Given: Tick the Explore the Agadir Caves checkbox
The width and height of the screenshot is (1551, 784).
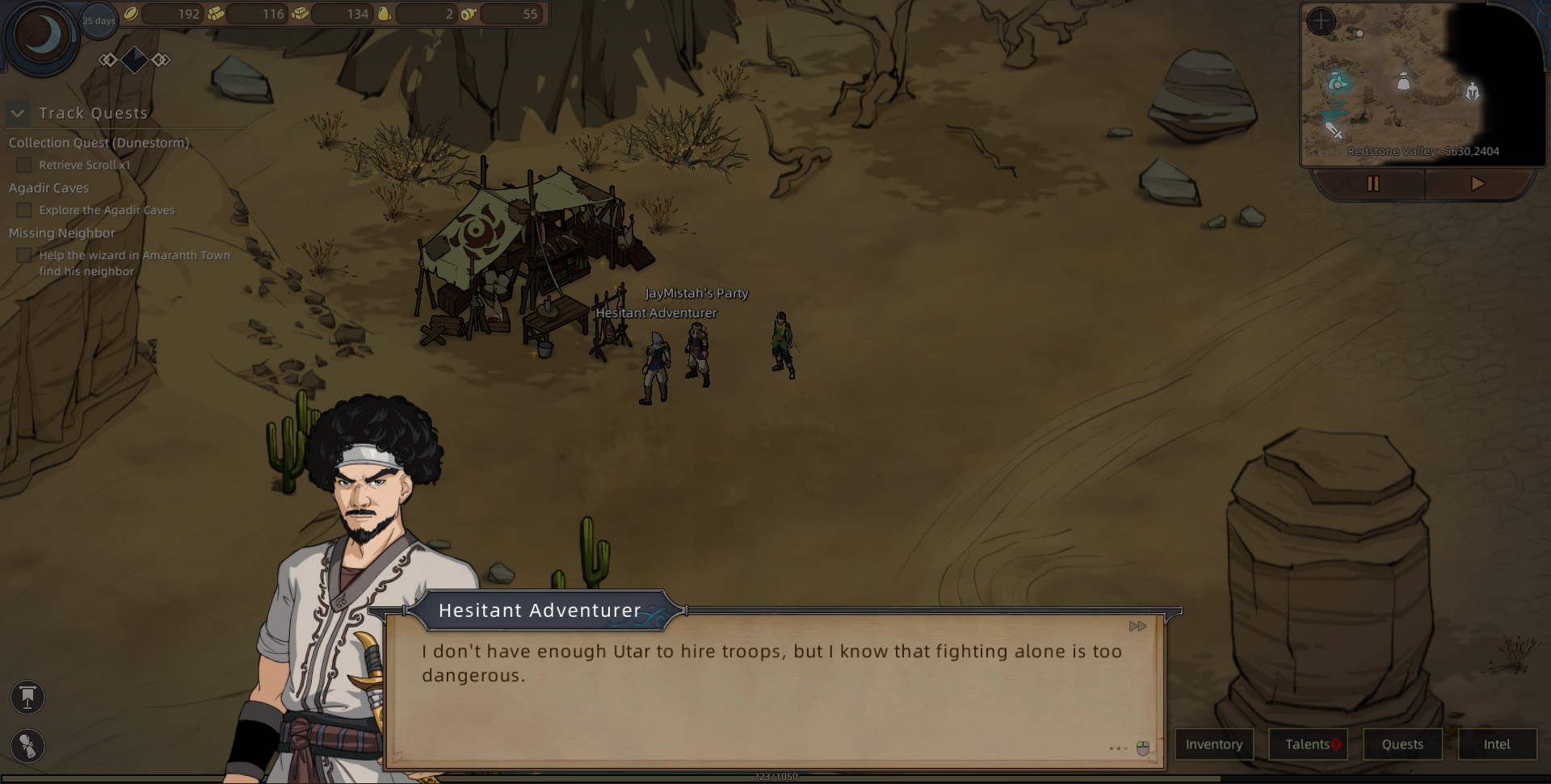Looking at the screenshot, I should click(x=24, y=211).
